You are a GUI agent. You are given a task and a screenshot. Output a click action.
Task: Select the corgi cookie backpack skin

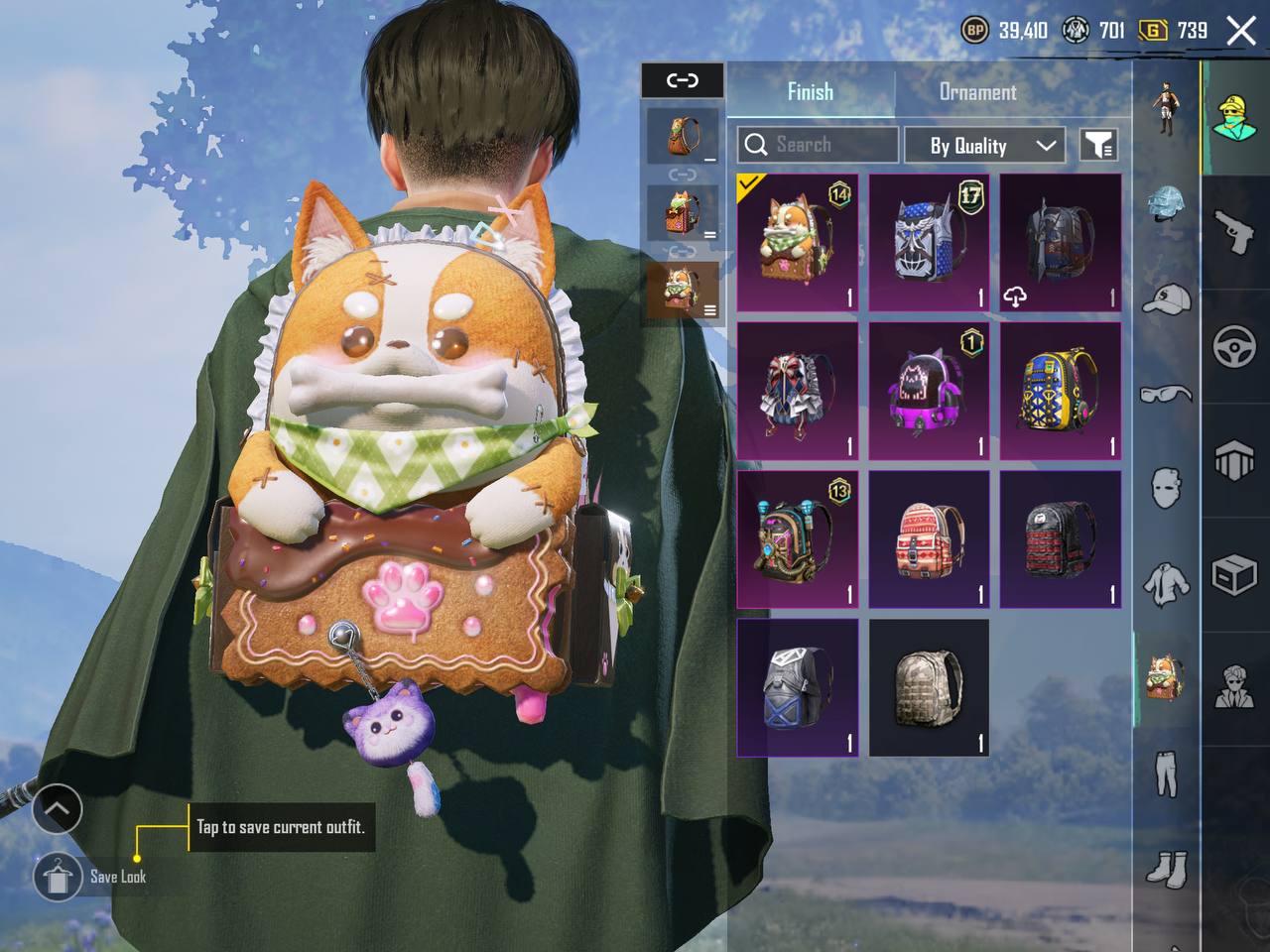coord(798,243)
